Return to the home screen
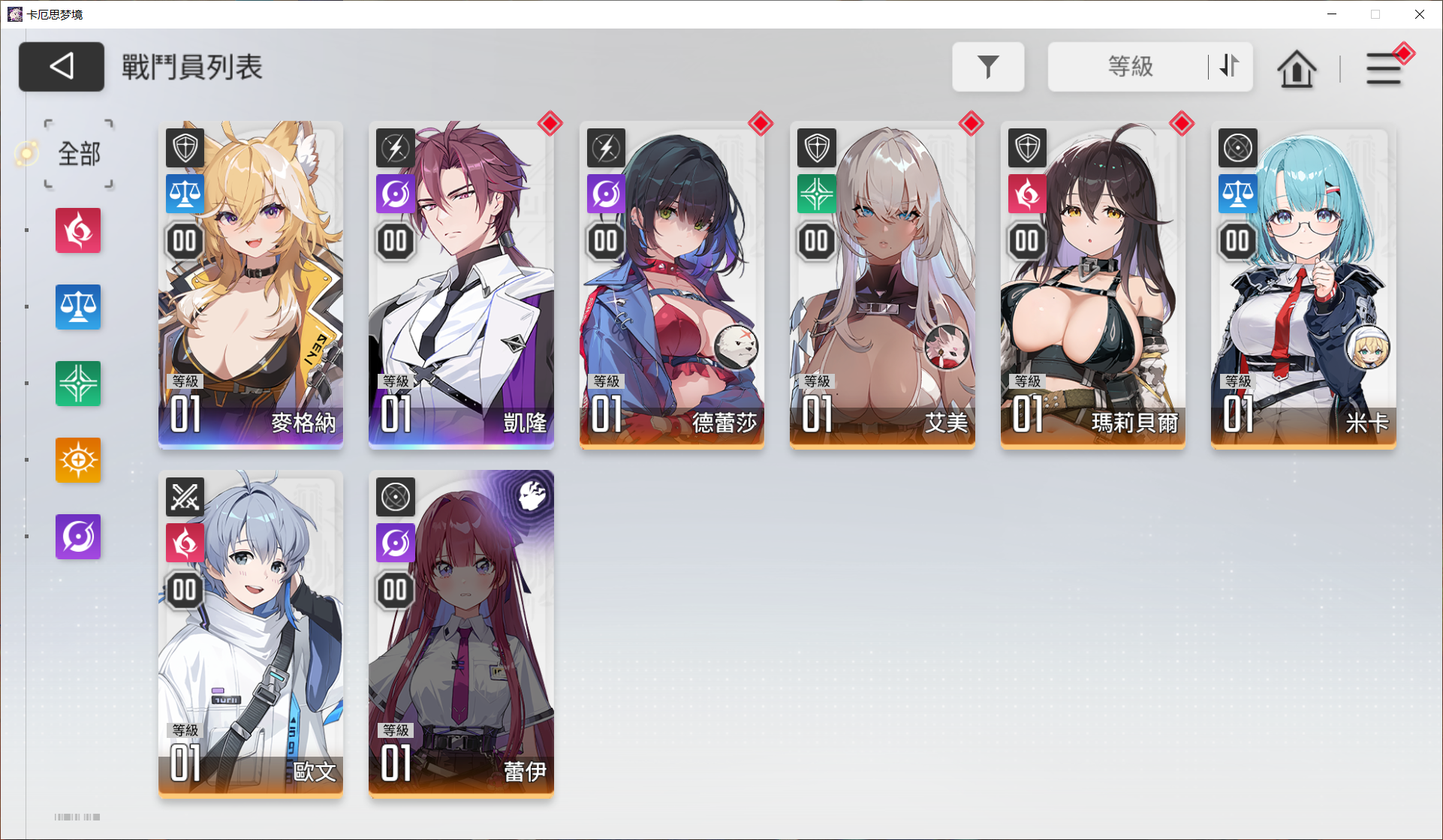Image resolution: width=1443 pixels, height=840 pixels. coord(1297,69)
